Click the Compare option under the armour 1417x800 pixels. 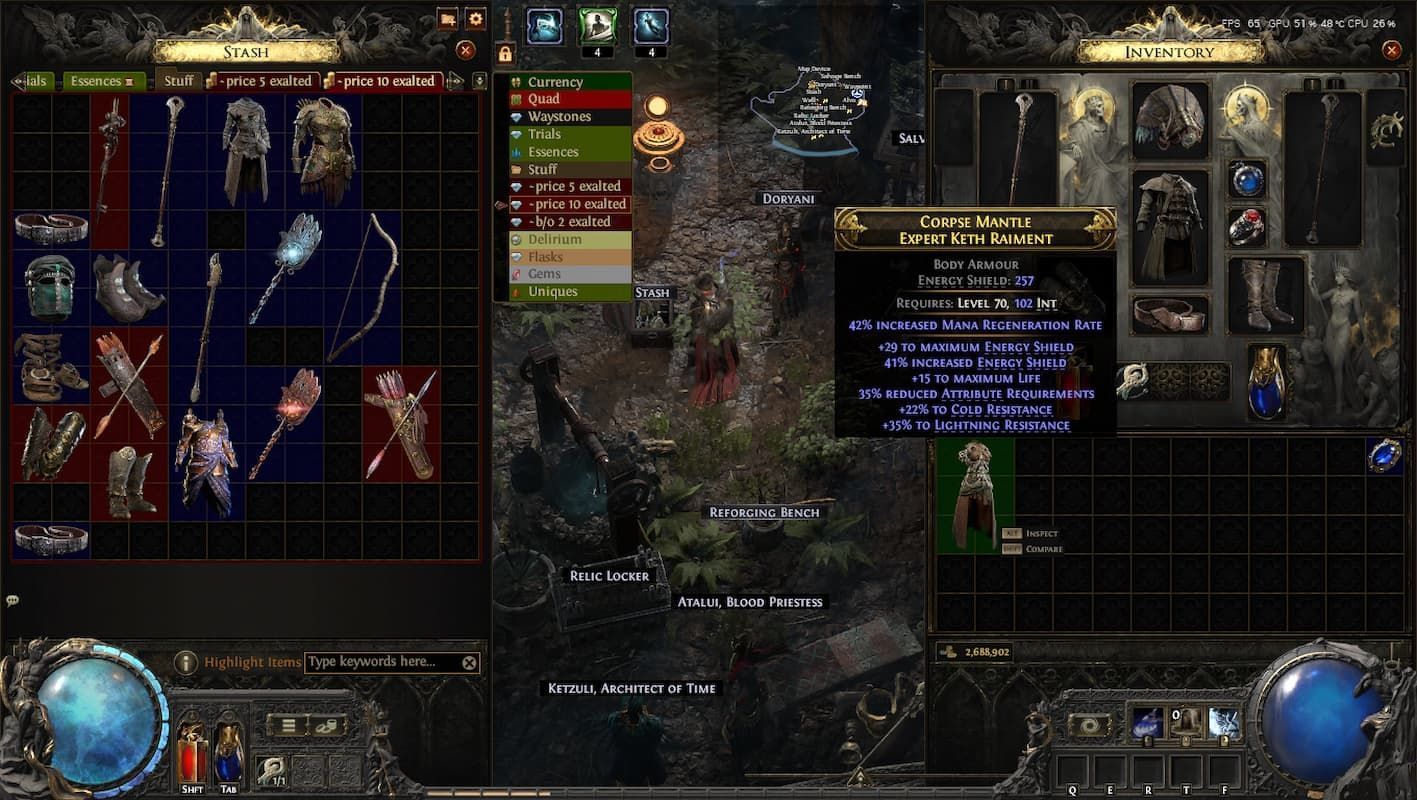(x=1043, y=548)
